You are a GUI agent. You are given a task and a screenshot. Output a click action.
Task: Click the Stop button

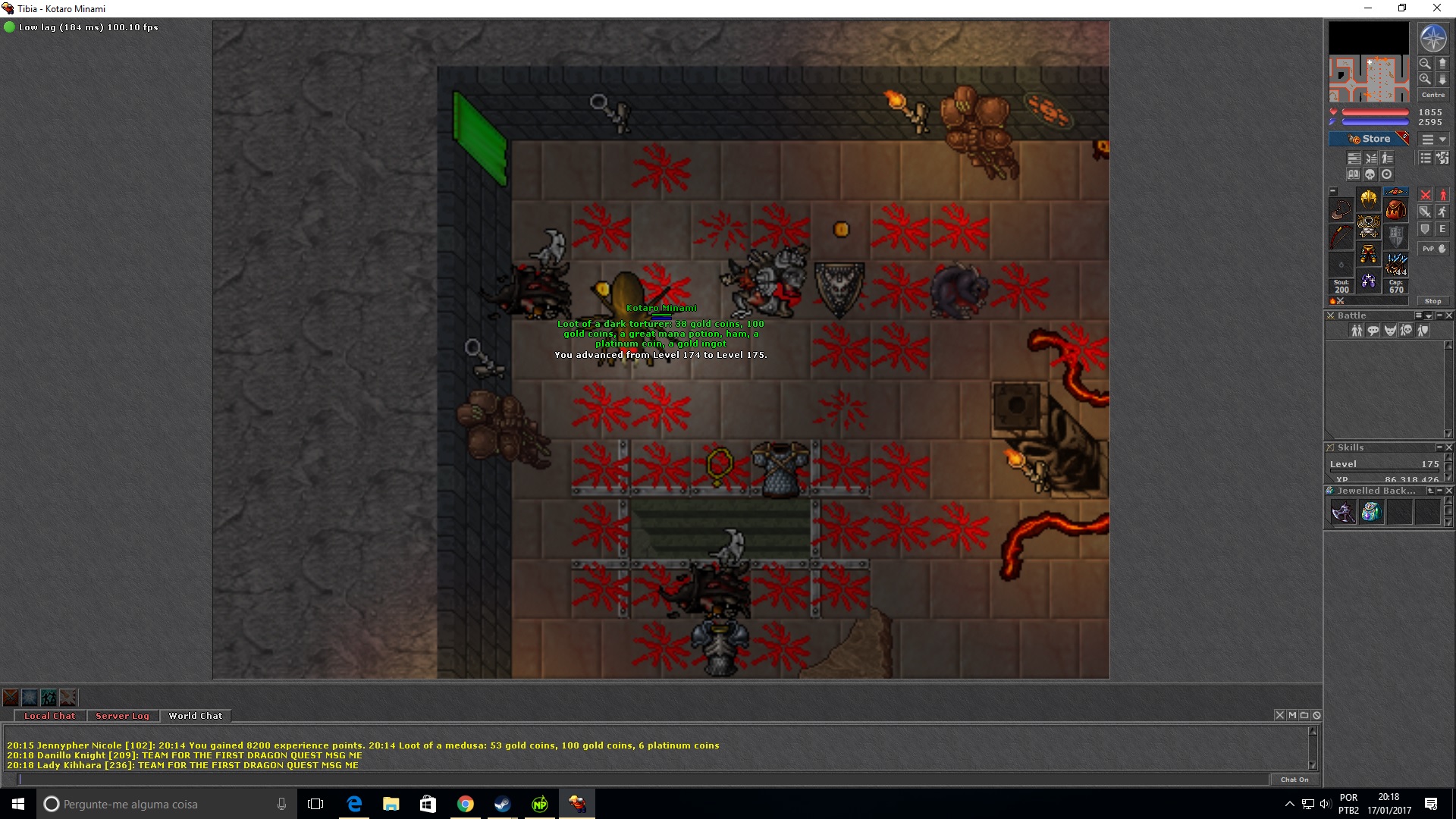tap(1432, 301)
